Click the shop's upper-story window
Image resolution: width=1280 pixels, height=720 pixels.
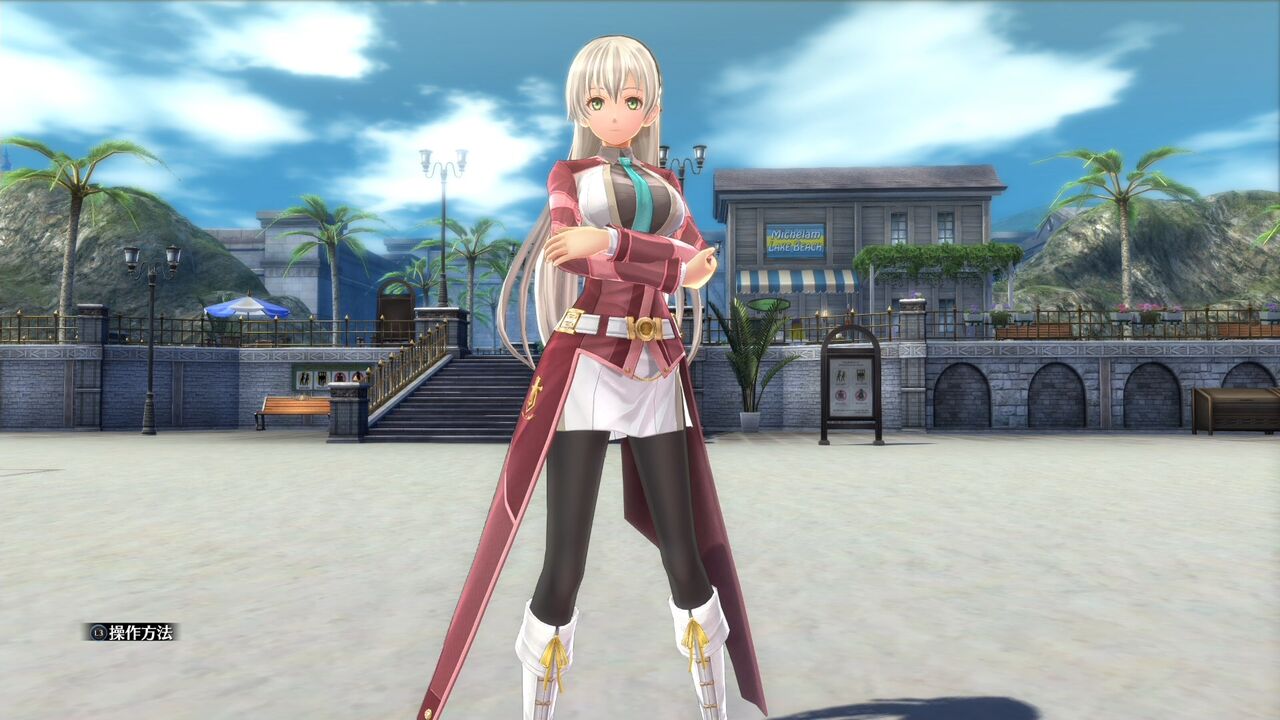(900, 225)
